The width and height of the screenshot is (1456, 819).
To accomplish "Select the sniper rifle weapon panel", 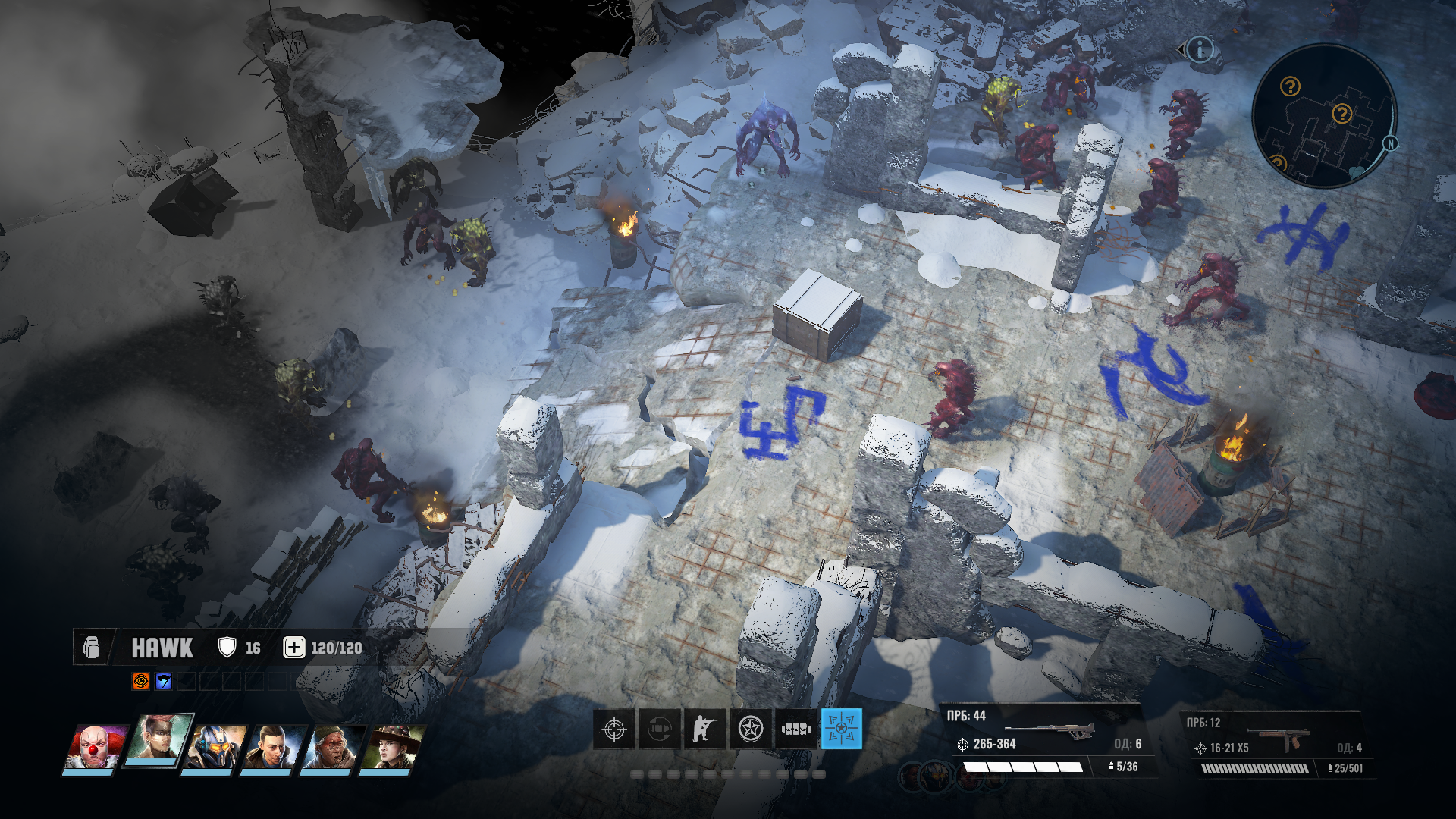I will coord(1046,742).
